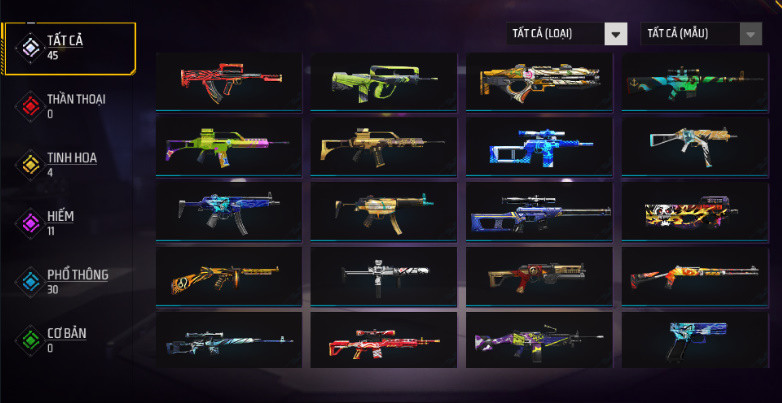Choose the green and purple rifle skin
This screenshot has height=403, width=782.
point(229,146)
